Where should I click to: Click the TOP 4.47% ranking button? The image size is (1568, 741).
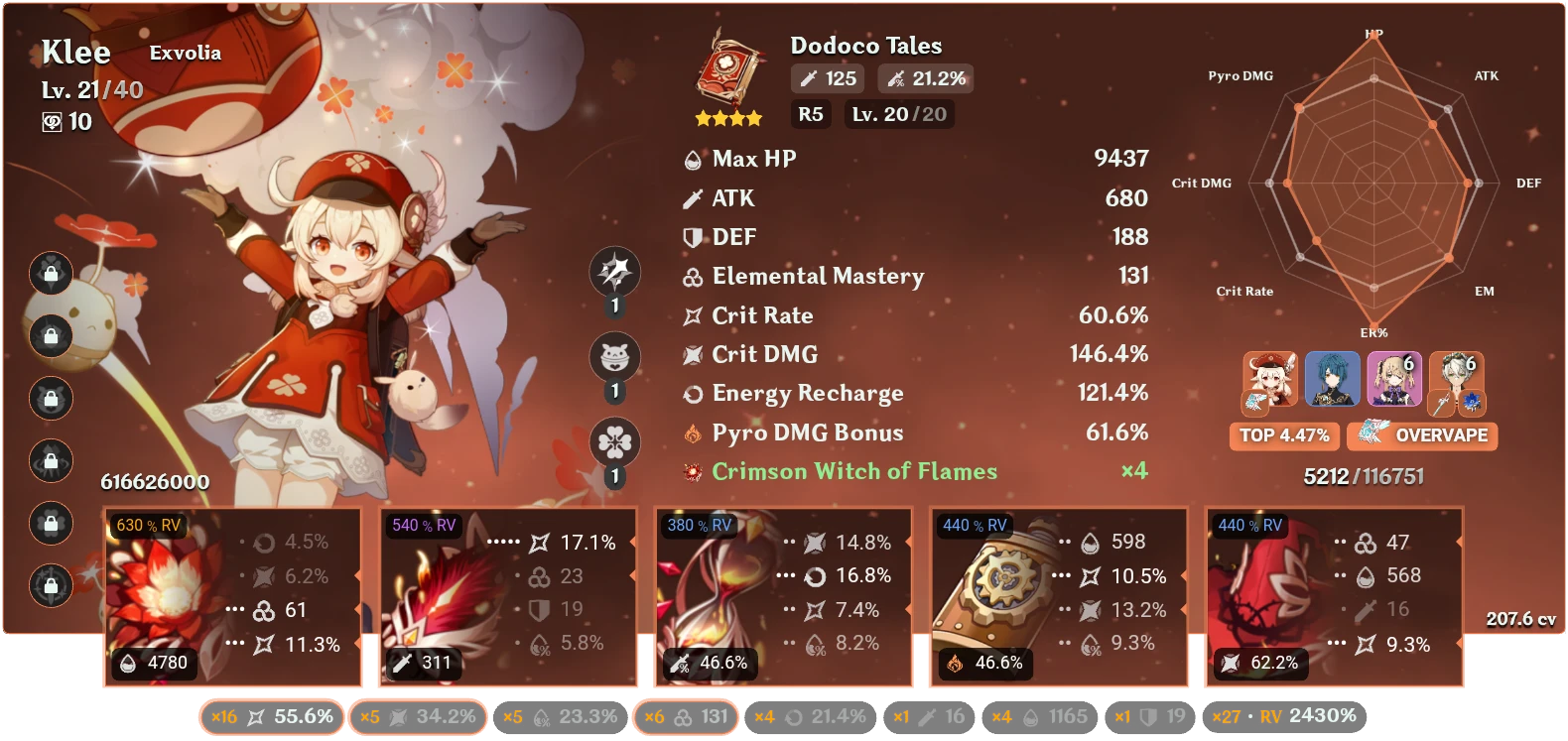[x=1283, y=435]
